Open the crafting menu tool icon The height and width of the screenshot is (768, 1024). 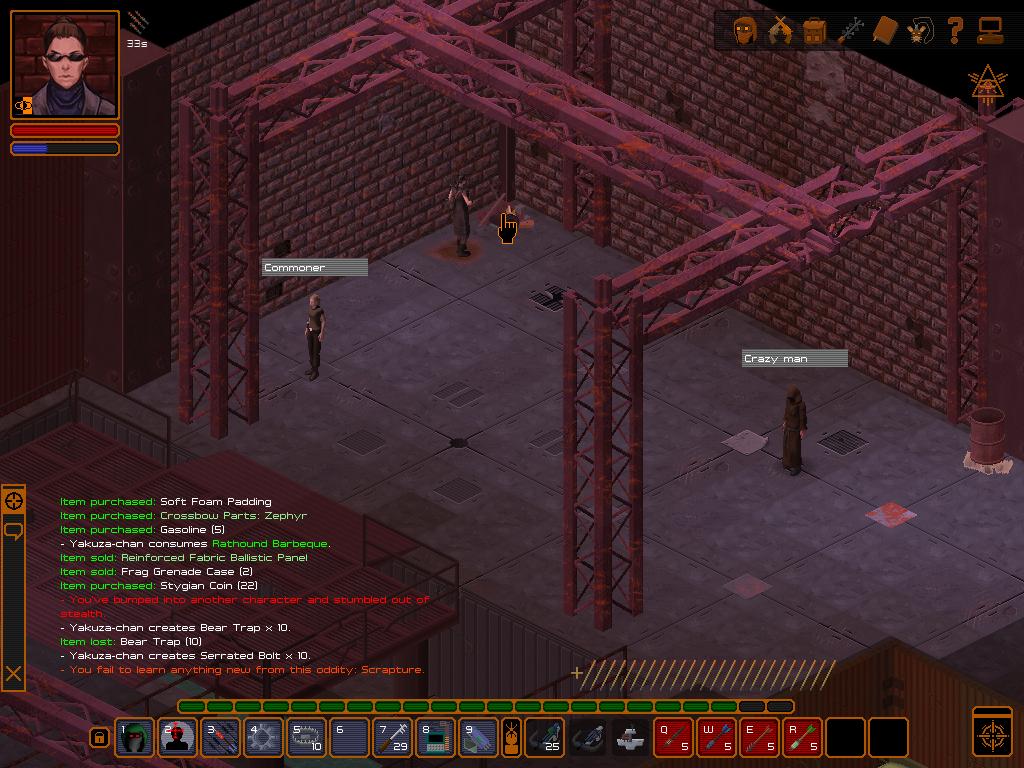tap(850, 31)
